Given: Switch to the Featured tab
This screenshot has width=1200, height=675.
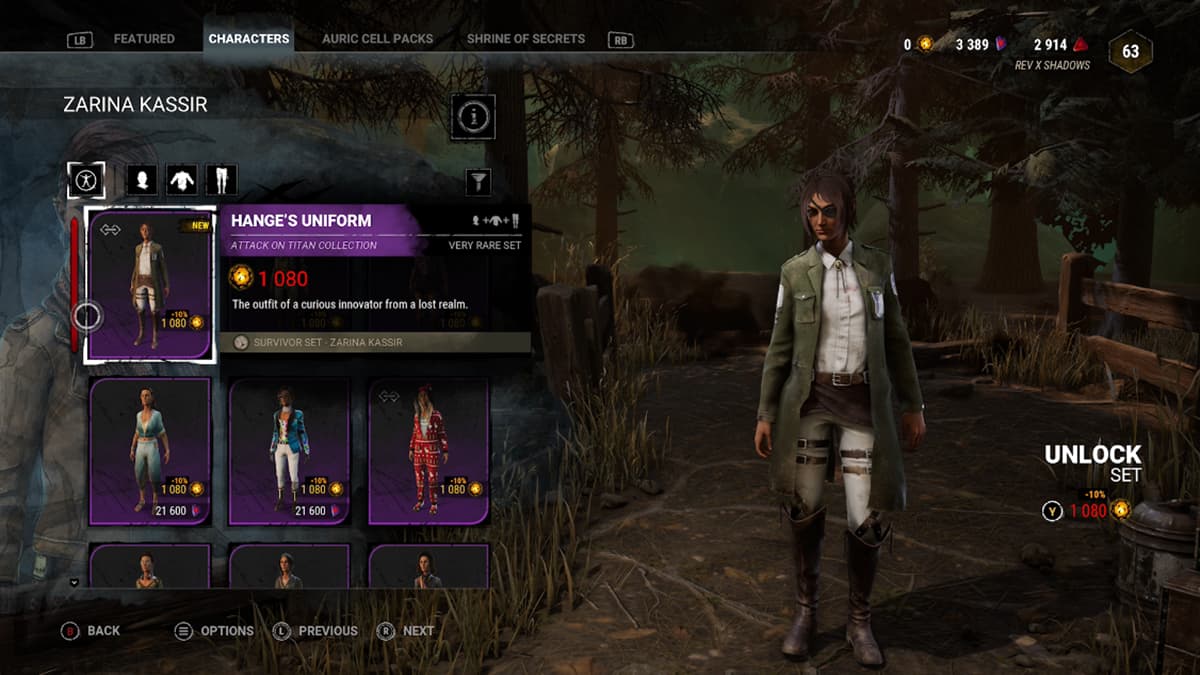Looking at the screenshot, I should point(144,39).
